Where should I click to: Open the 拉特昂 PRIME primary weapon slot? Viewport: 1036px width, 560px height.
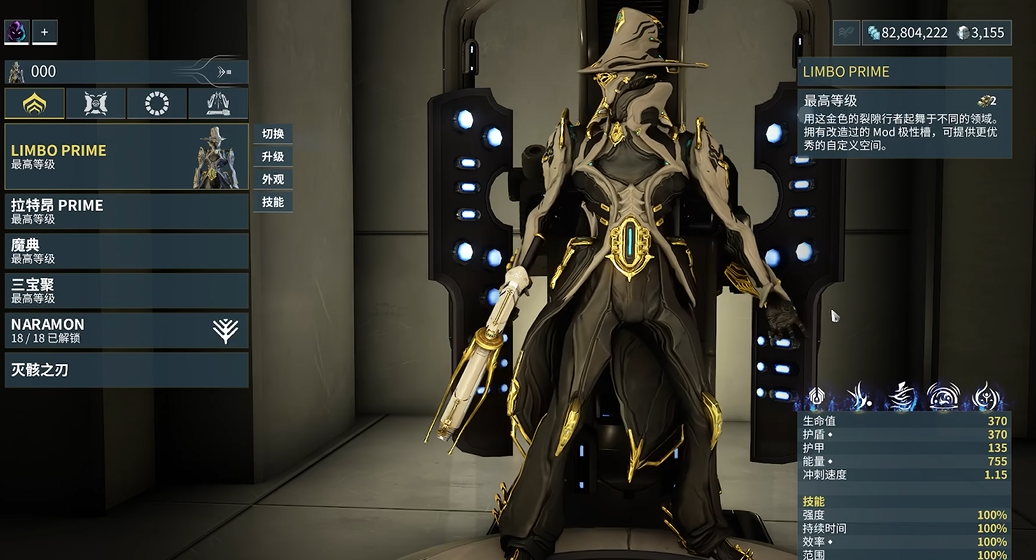point(126,211)
